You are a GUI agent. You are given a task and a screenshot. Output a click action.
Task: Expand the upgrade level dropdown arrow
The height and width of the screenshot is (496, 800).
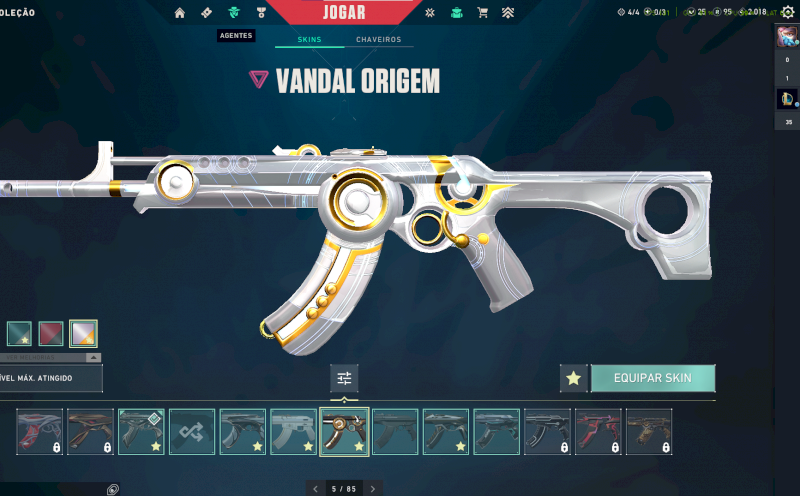[x=93, y=357]
